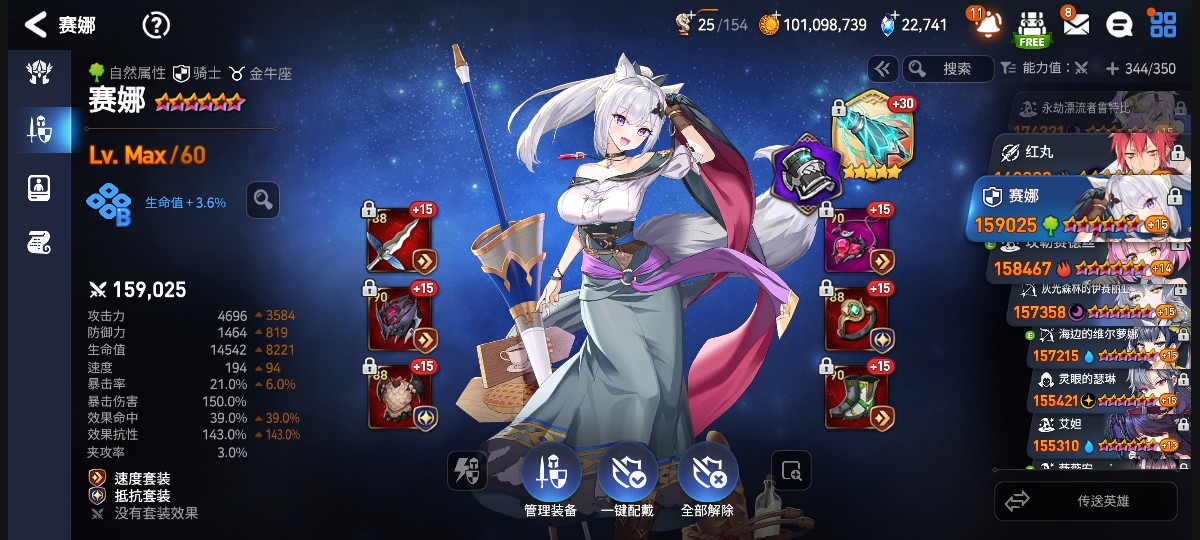Open the chat bubble icon
The width and height of the screenshot is (1200, 540).
(x=1120, y=25)
